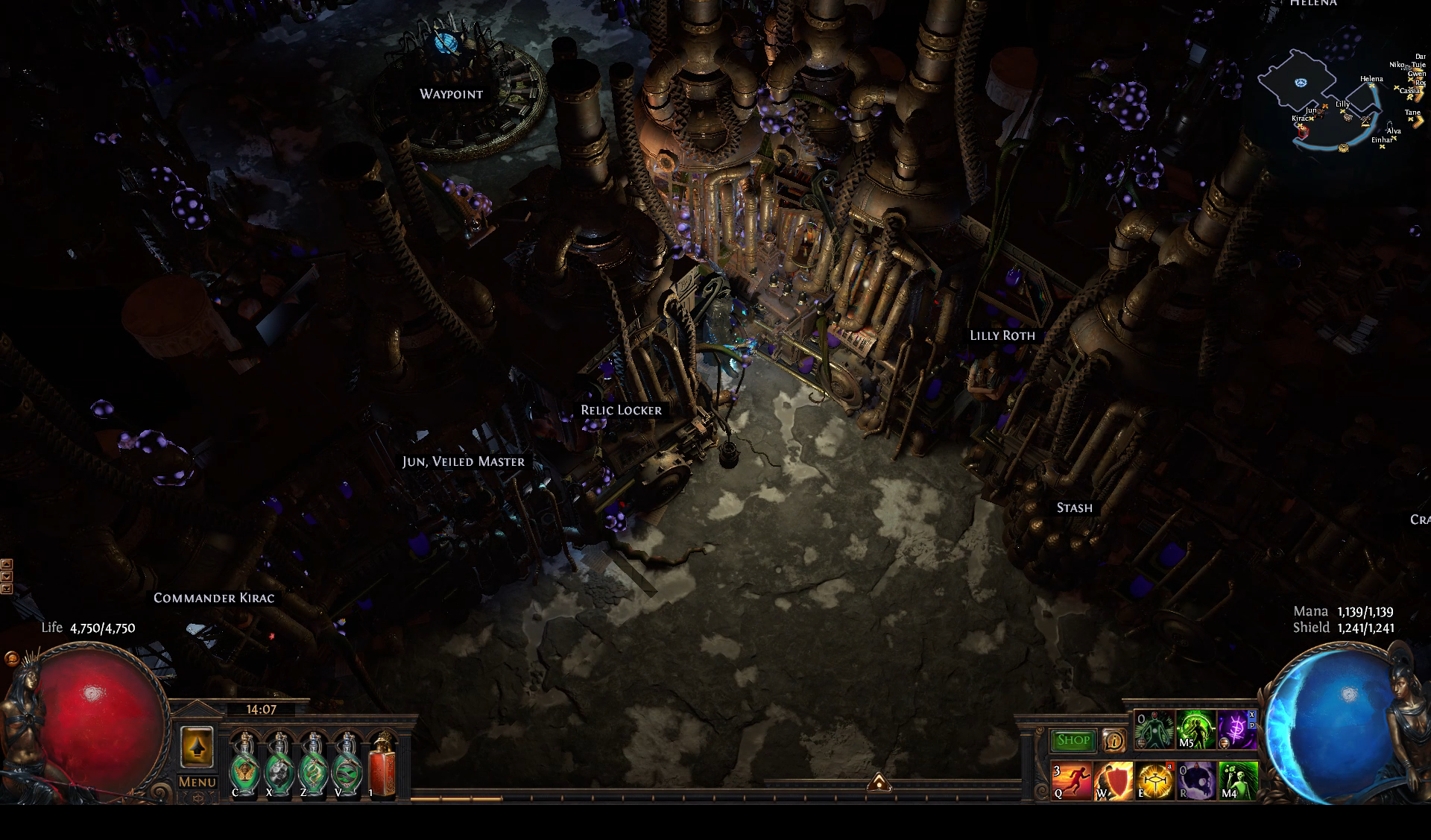Open the Menu button

197,782
